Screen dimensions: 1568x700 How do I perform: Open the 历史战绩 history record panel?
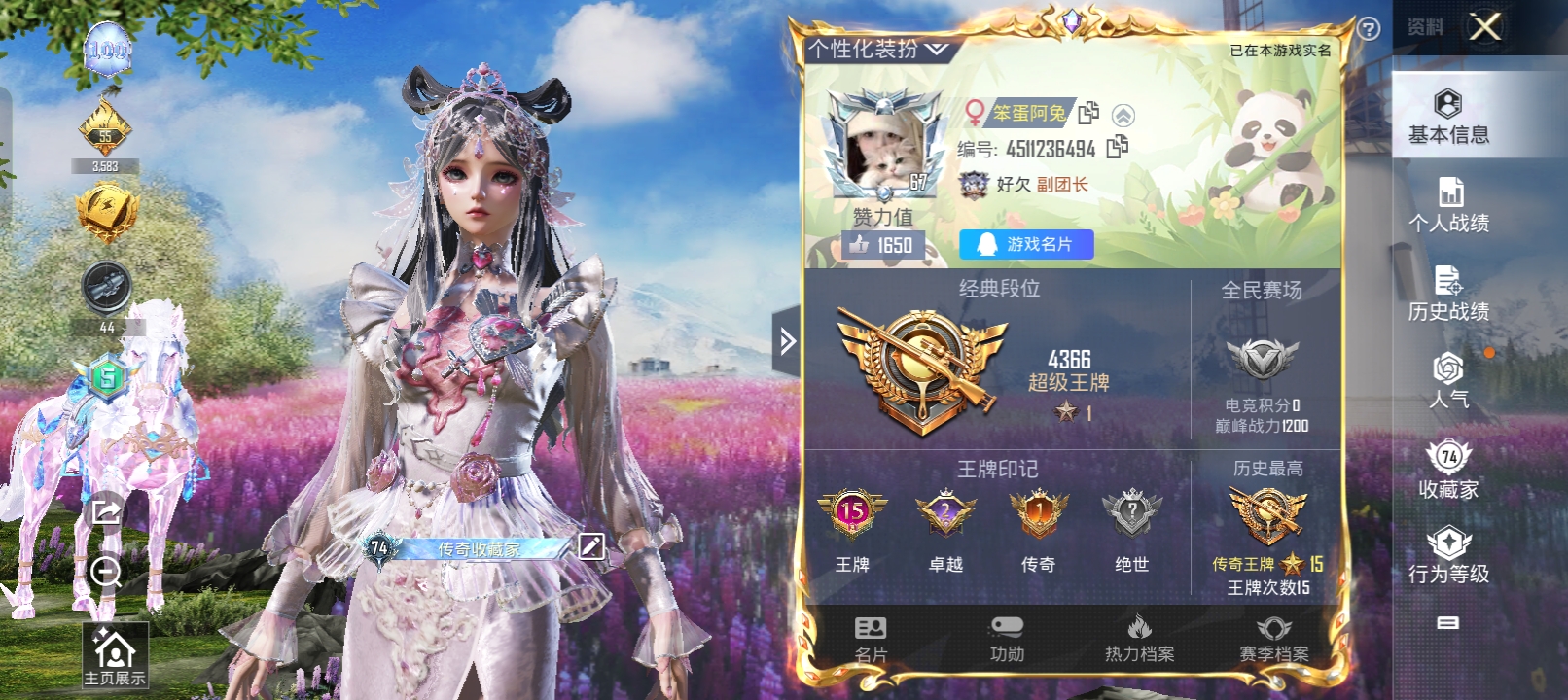[1450, 295]
